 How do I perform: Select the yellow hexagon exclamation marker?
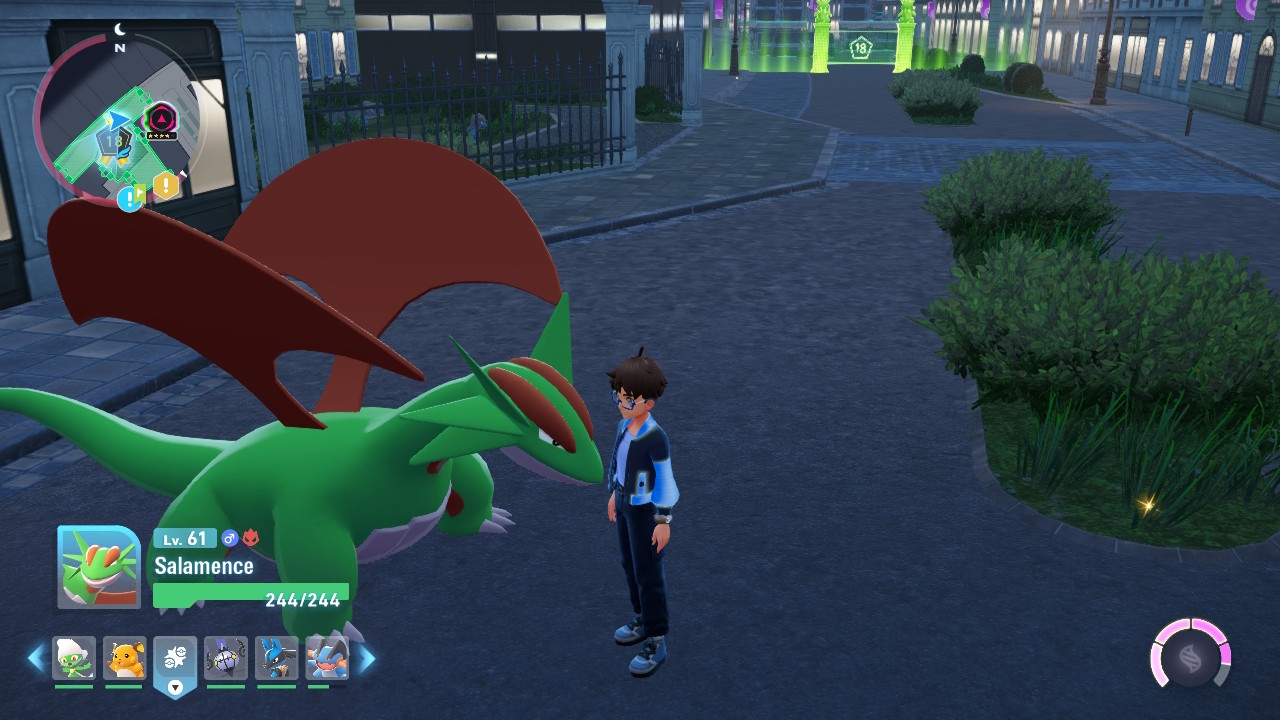pos(166,185)
